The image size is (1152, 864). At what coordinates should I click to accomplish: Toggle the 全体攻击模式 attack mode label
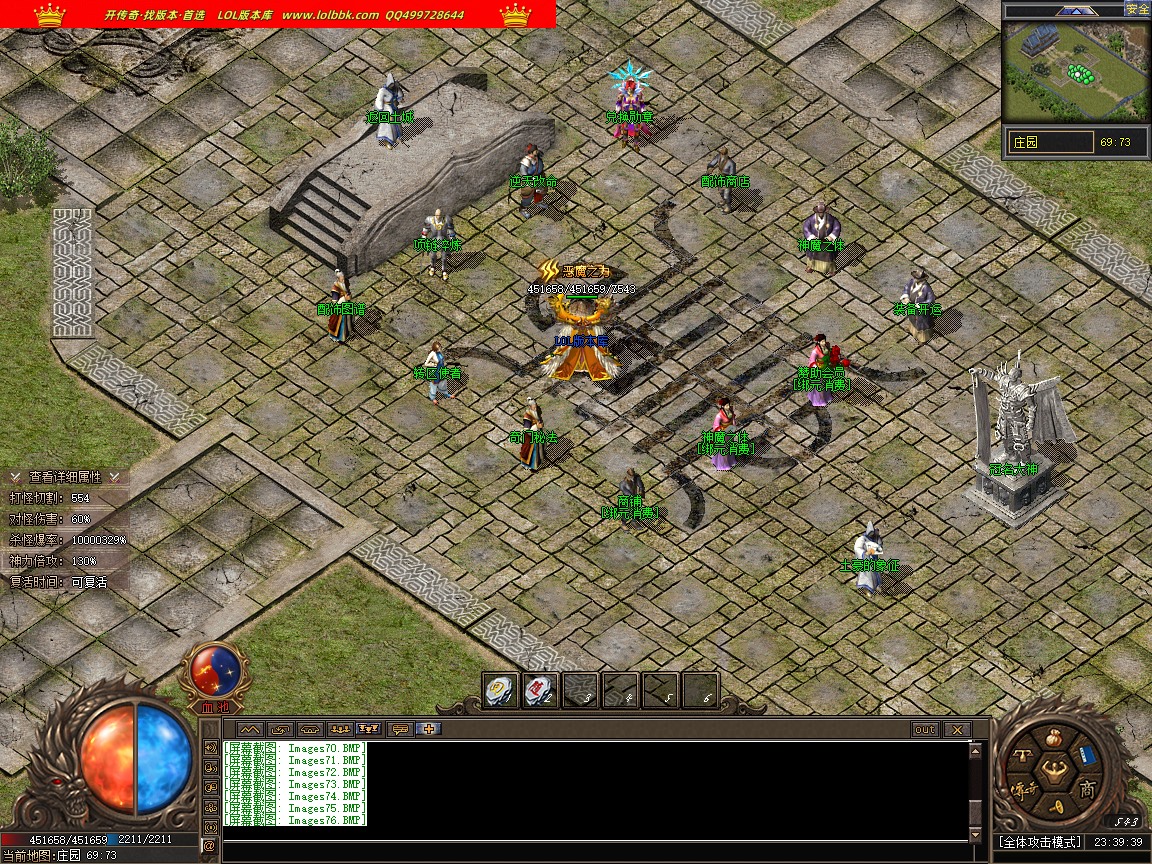point(1041,843)
